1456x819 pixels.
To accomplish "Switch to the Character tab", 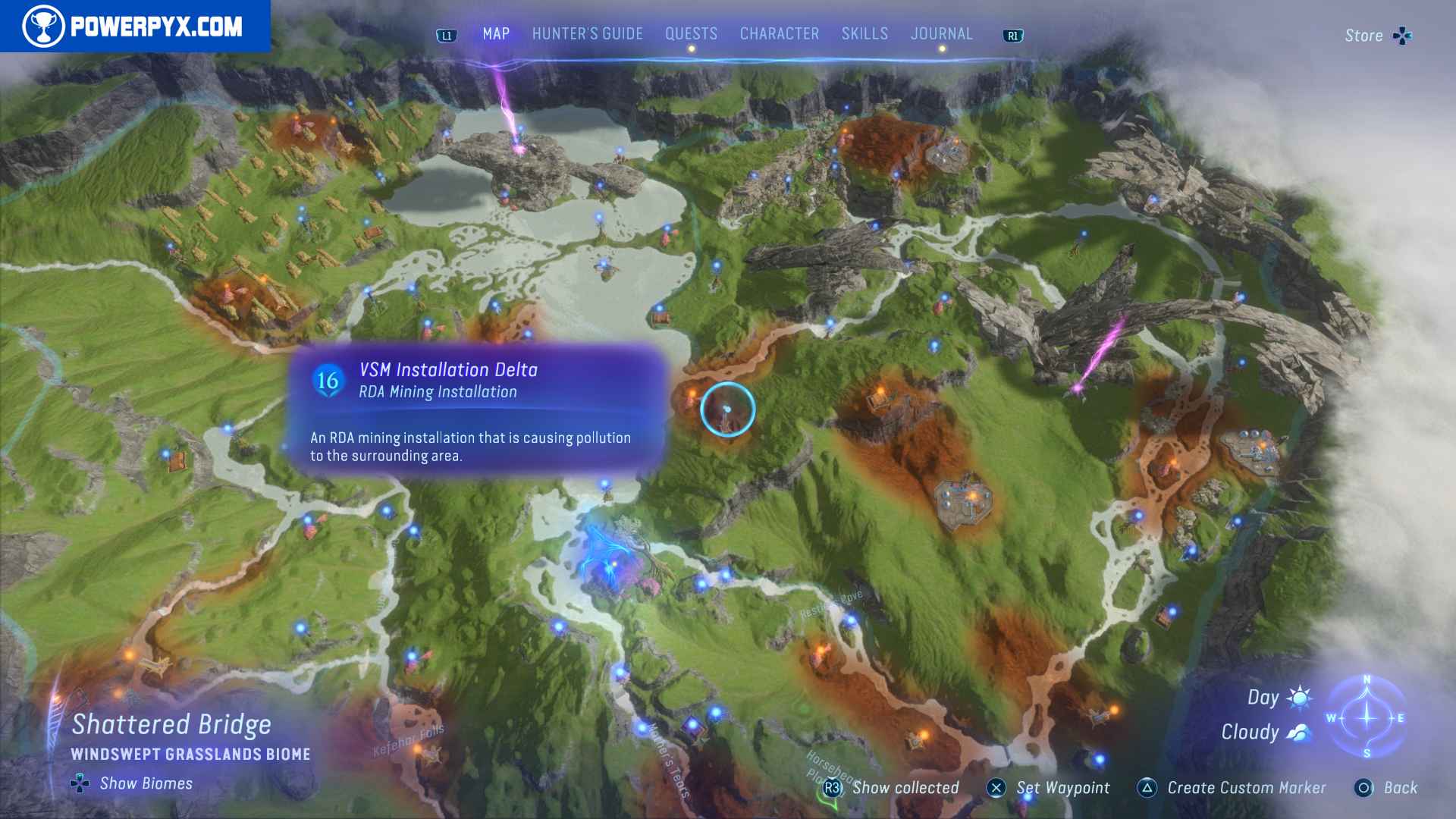I will click(778, 33).
